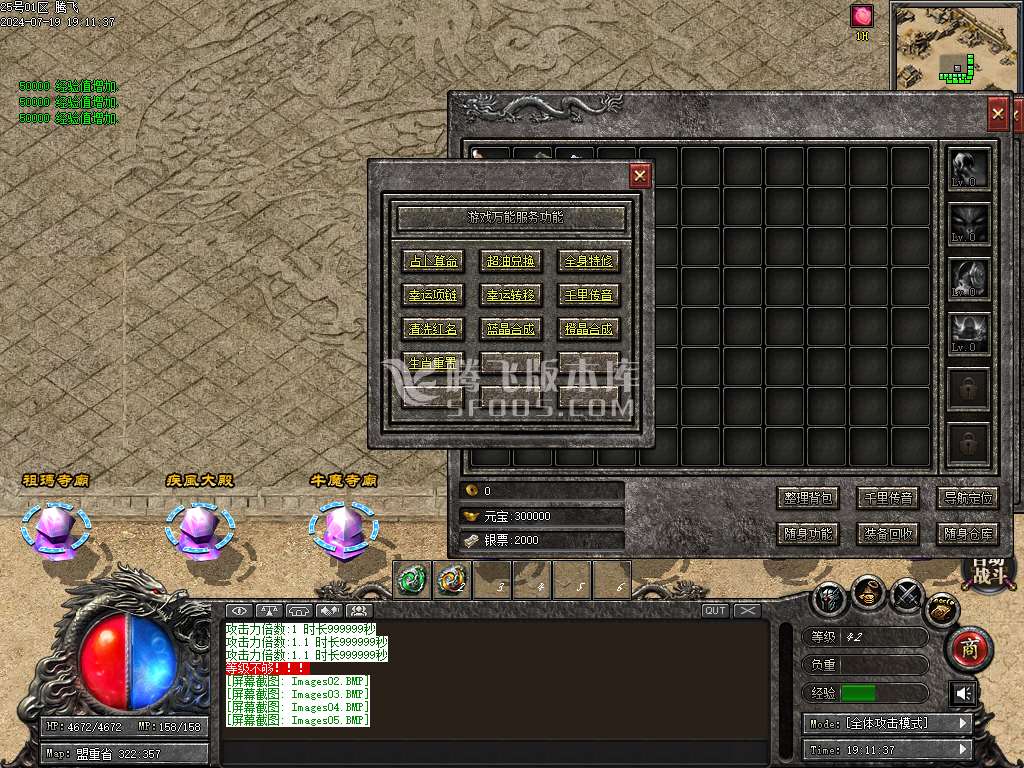Open the 橙晶合成 orange crystal synthesis
The height and width of the screenshot is (768, 1024).
click(x=588, y=328)
